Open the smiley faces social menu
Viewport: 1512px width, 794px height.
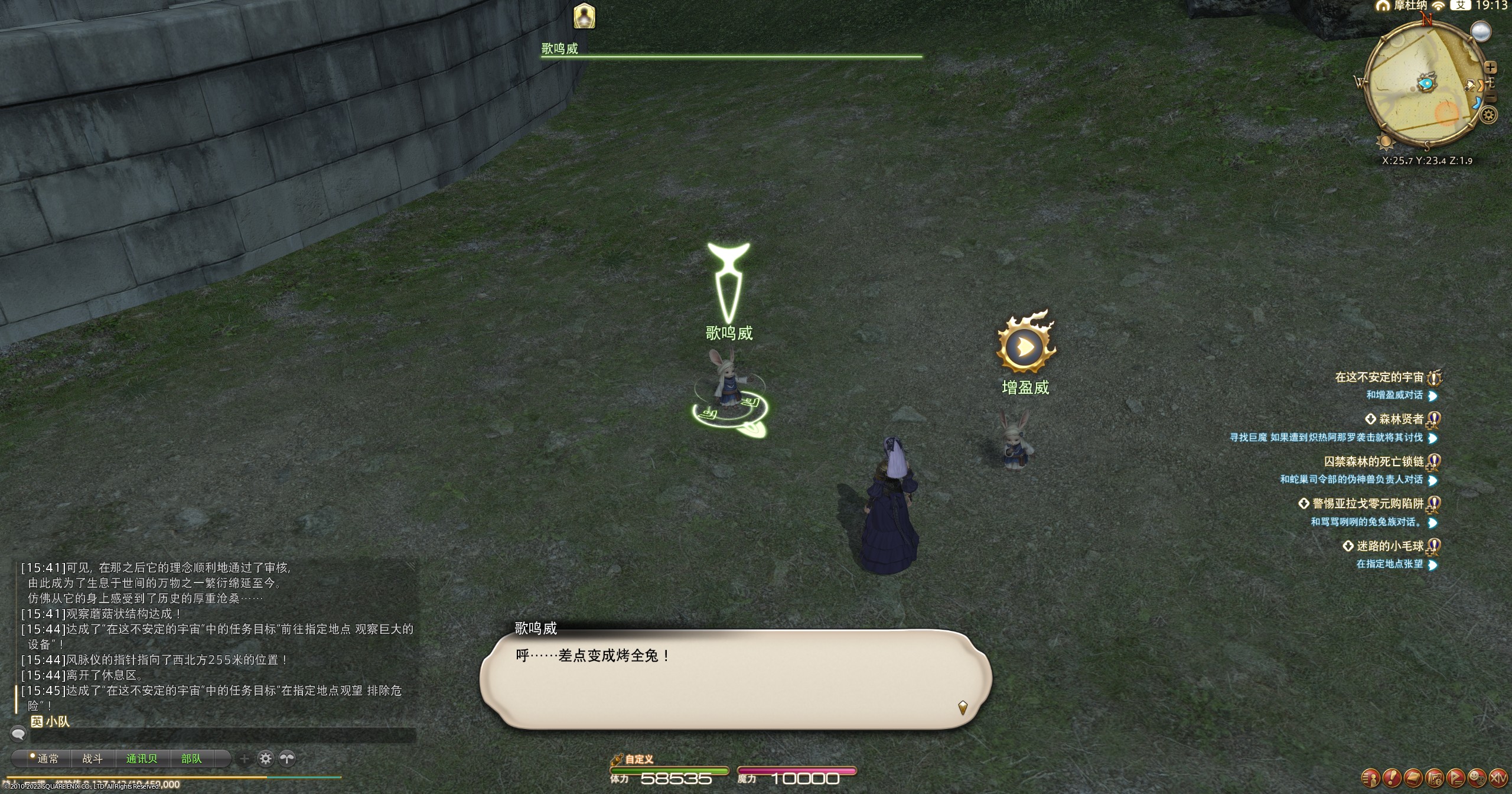pyautogui.click(x=1477, y=777)
